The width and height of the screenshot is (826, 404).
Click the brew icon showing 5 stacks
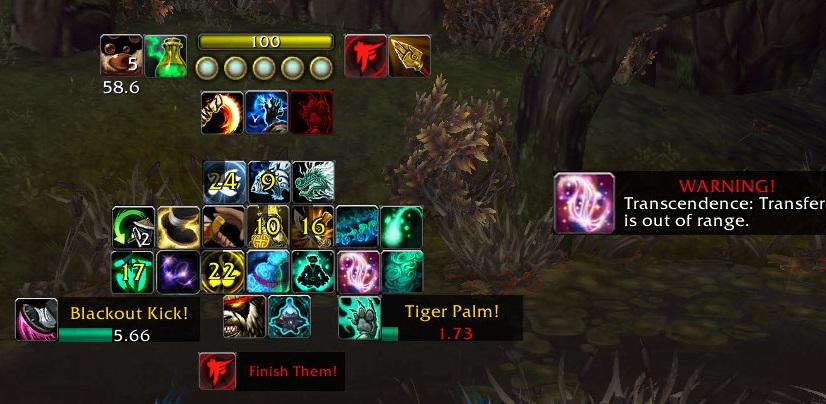click(120, 55)
